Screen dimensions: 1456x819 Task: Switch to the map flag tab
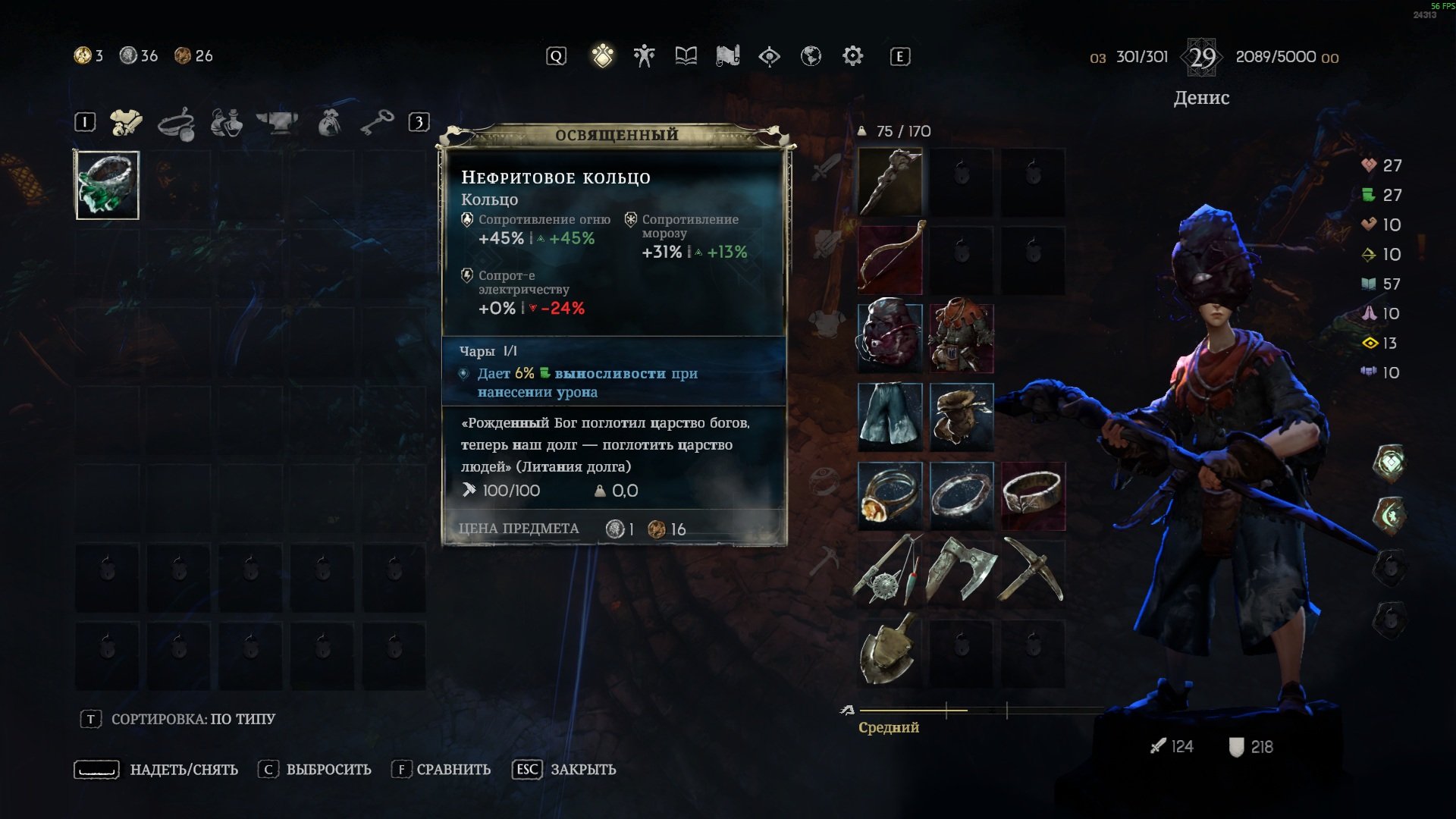point(727,56)
